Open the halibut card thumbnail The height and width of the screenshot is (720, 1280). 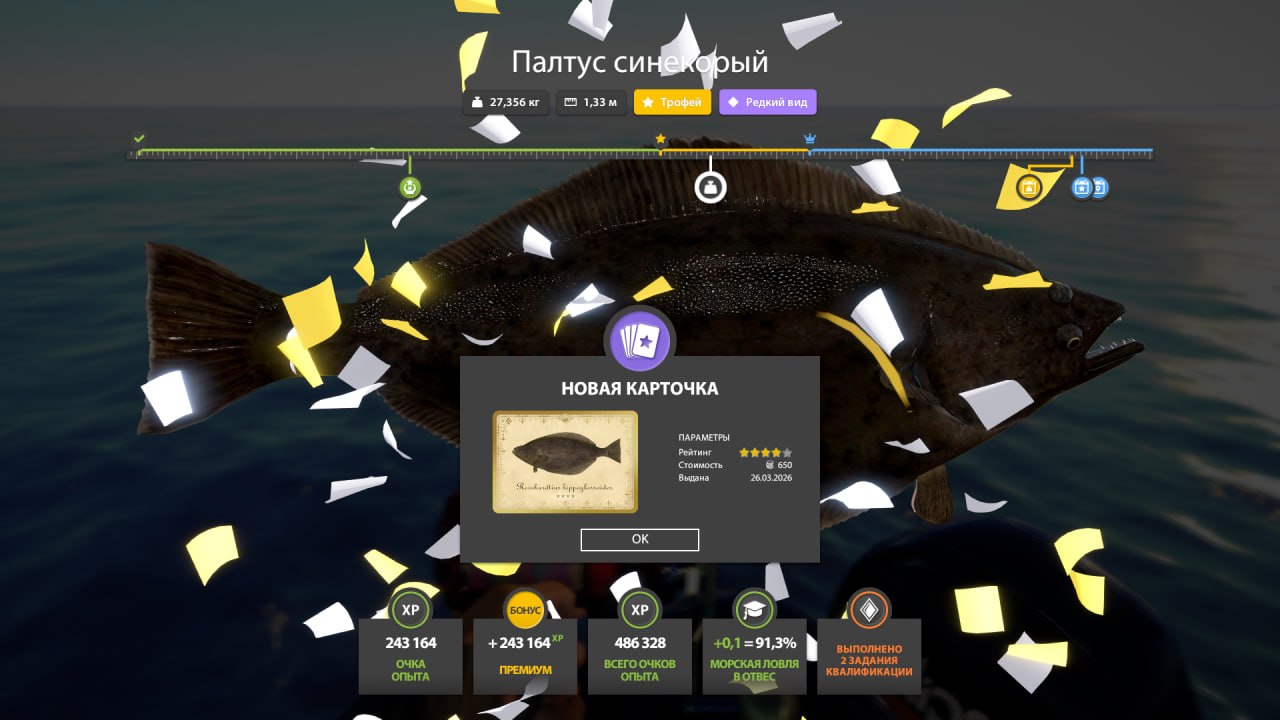tap(564, 461)
